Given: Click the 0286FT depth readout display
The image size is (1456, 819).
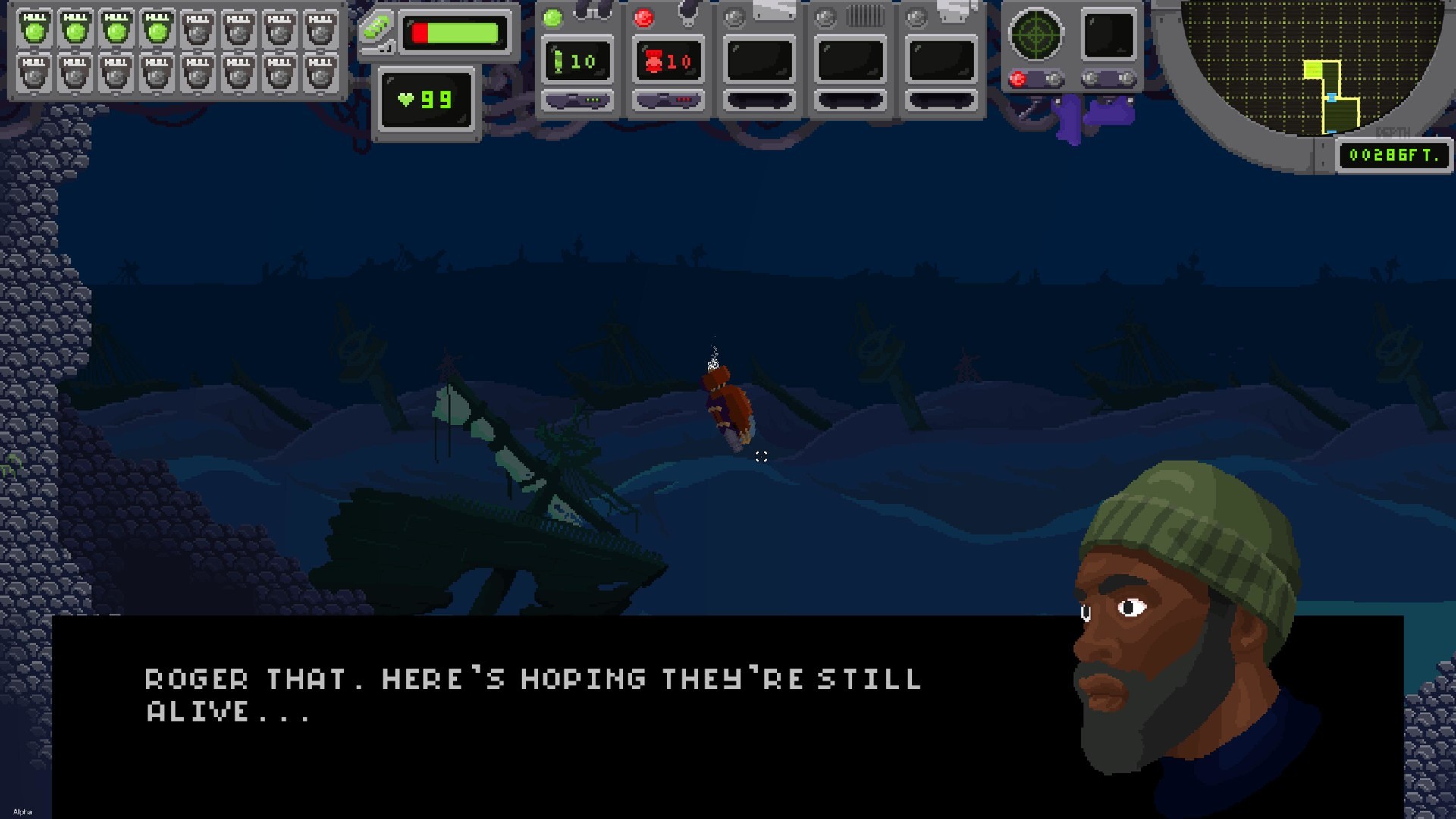Looking at the screenshot, I should point(1394,156).
